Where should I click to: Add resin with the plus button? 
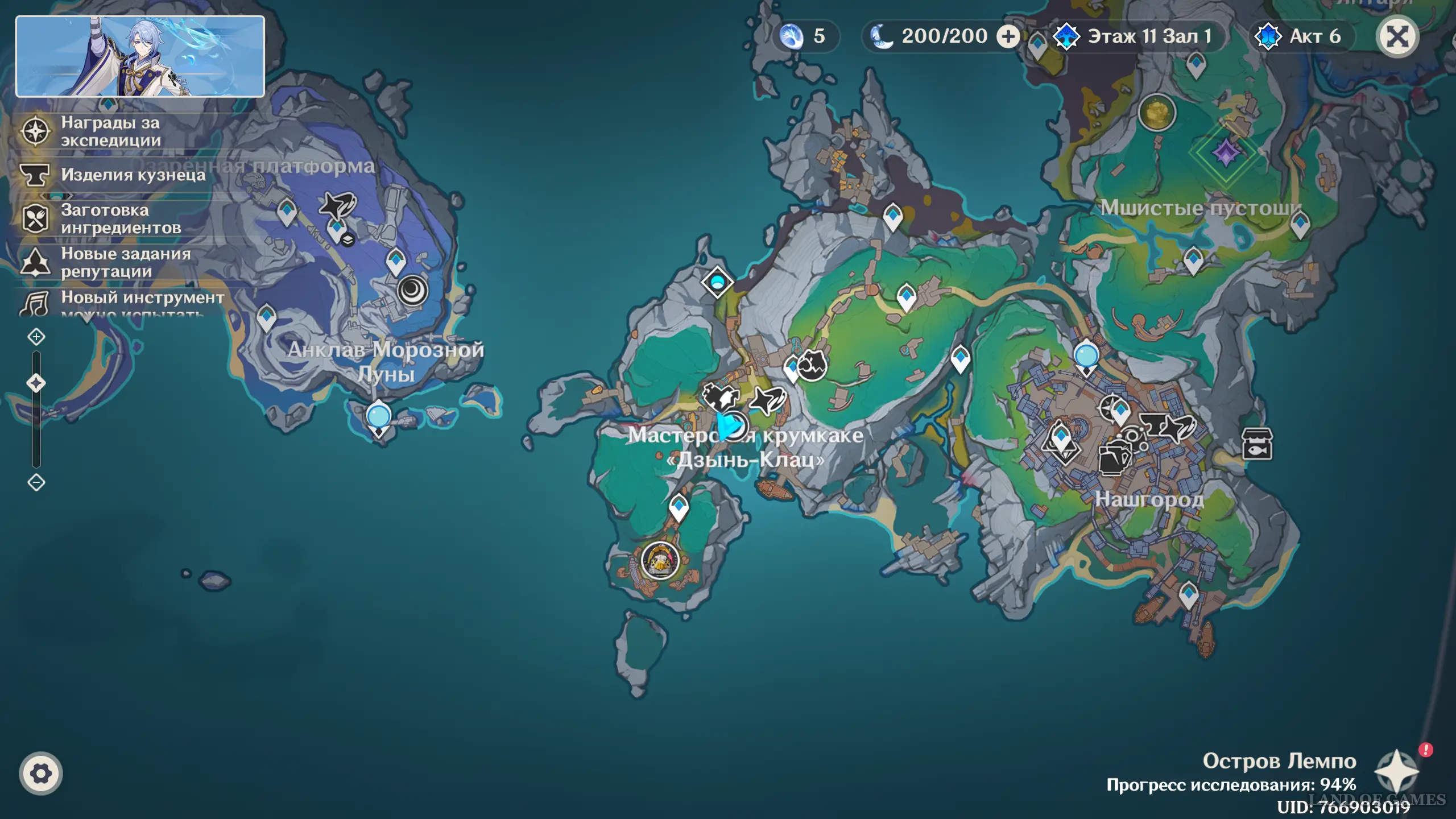(x=1008, y=37)
